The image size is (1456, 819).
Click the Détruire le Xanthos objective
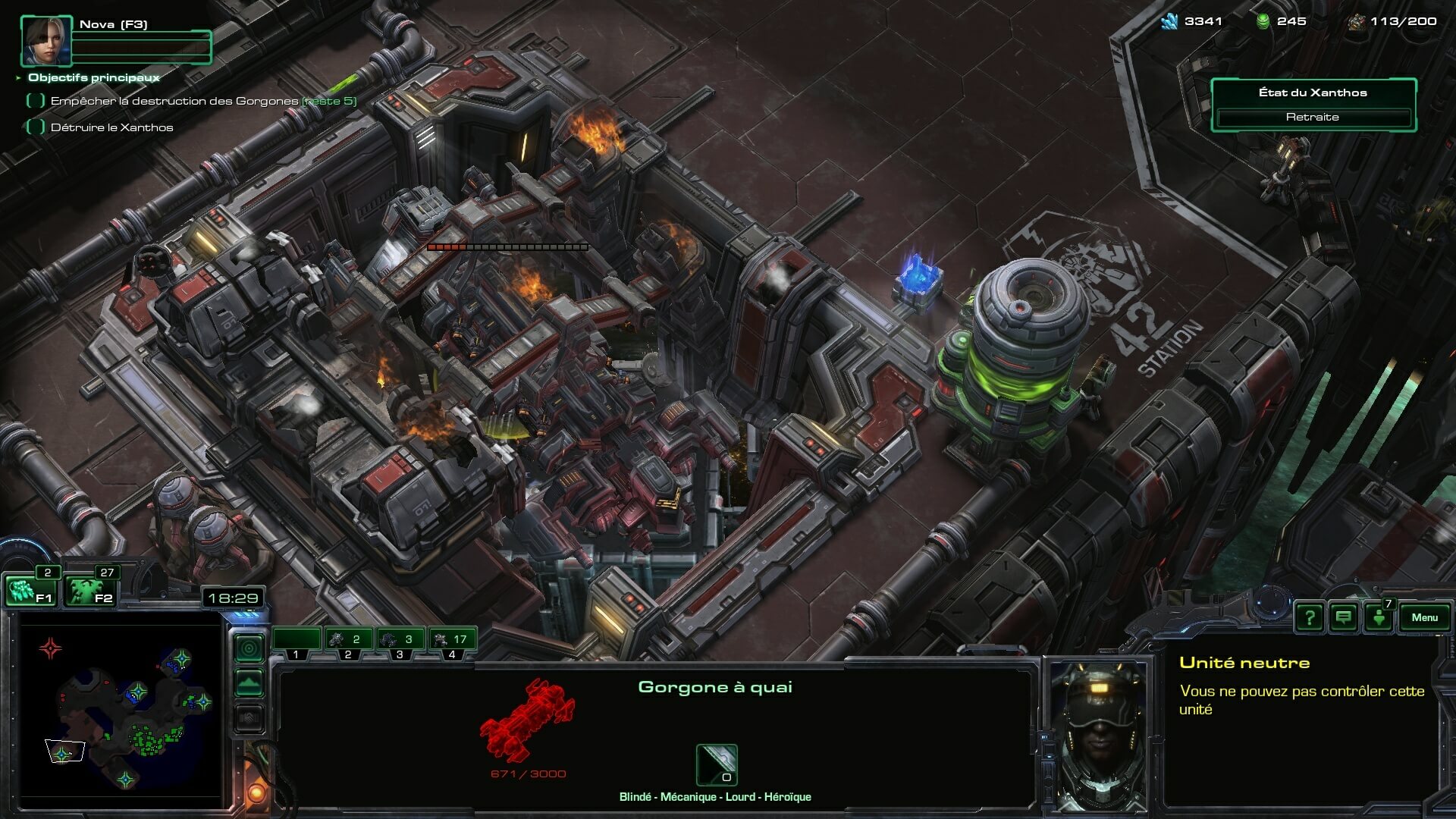[x=111, y=127]
